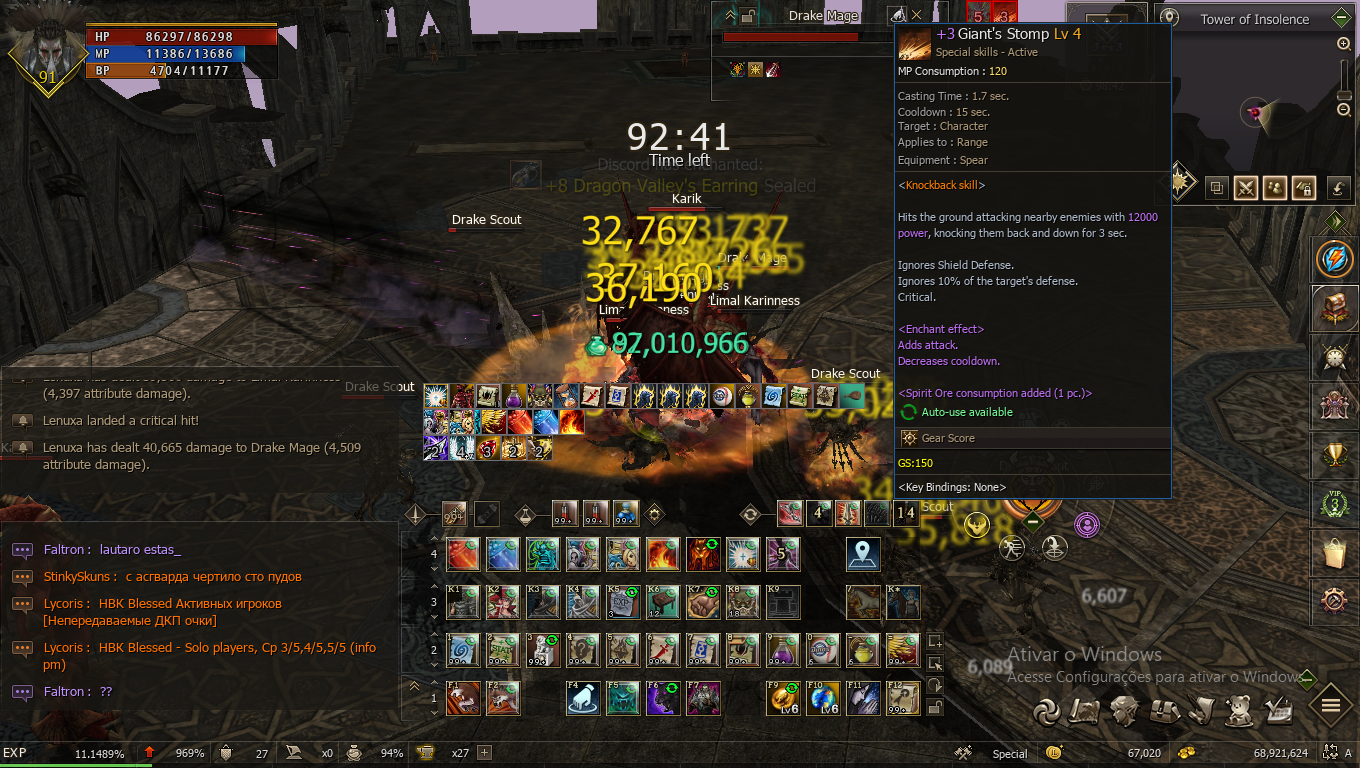1360x768 pixels.
Task: Use the K6 table item slot
Action: coord(663,602)
